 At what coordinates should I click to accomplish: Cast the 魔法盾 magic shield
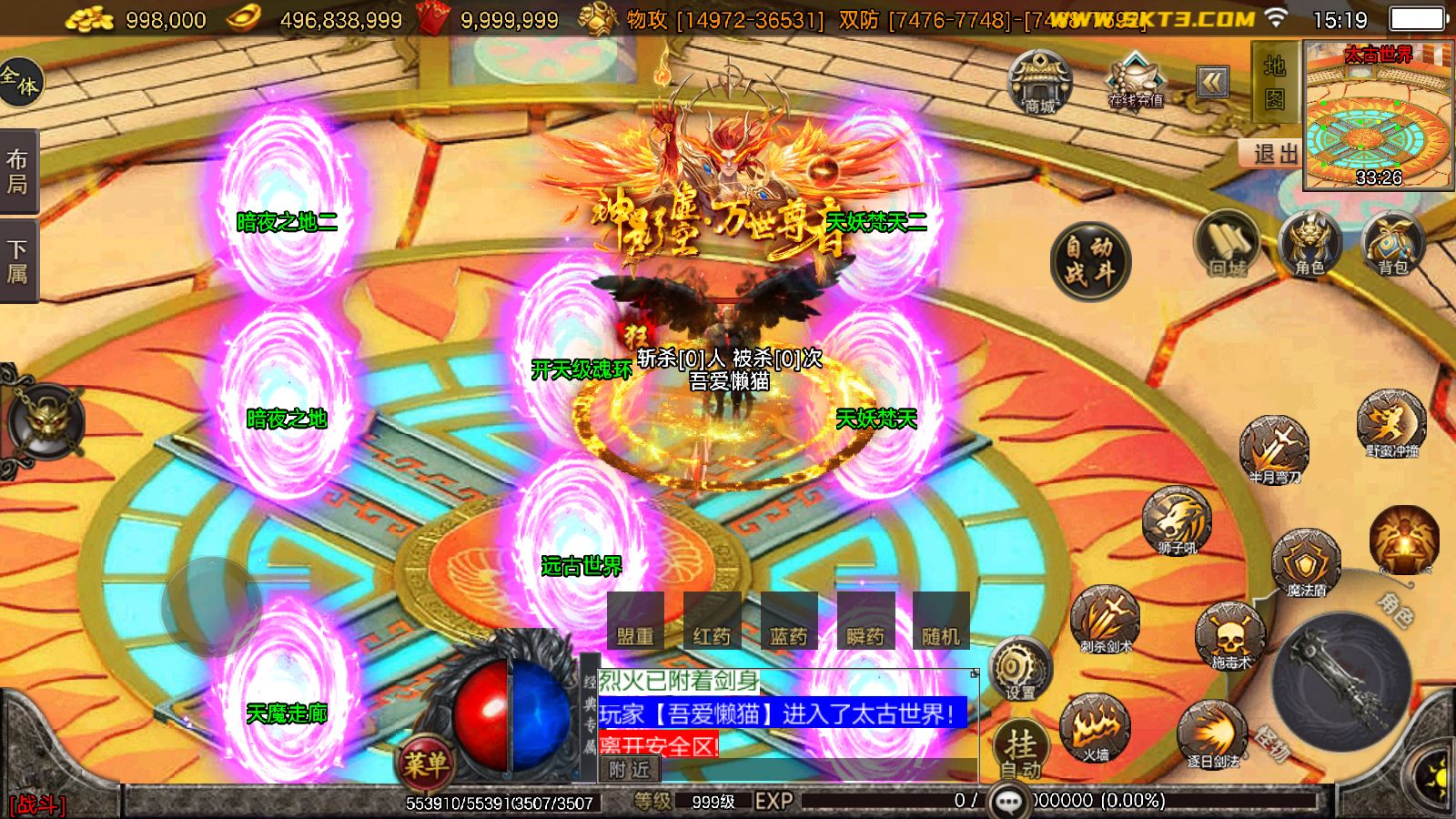tap(1306, 561)
